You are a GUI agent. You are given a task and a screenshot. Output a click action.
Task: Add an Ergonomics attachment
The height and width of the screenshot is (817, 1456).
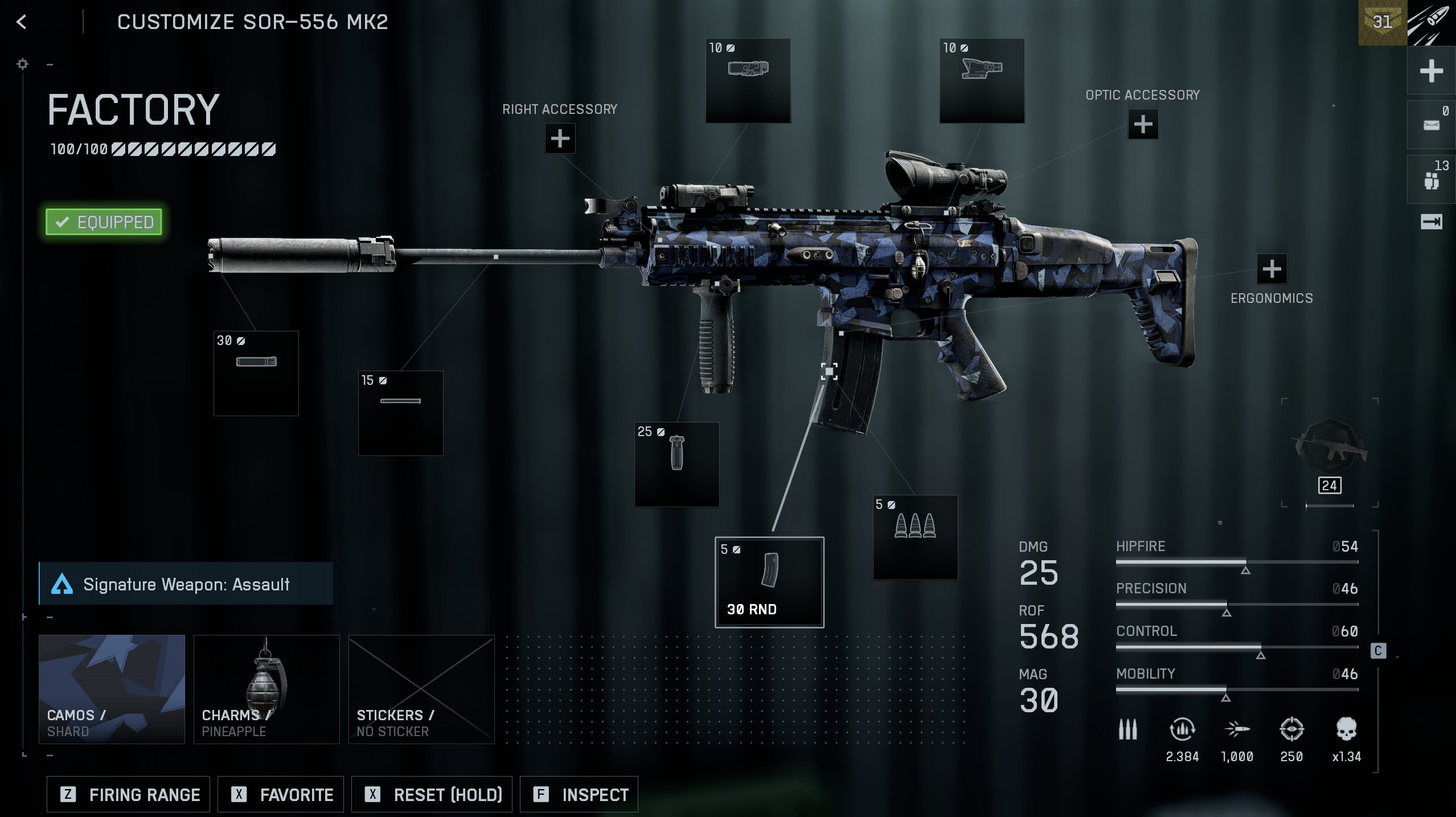tap(1271, 269)
